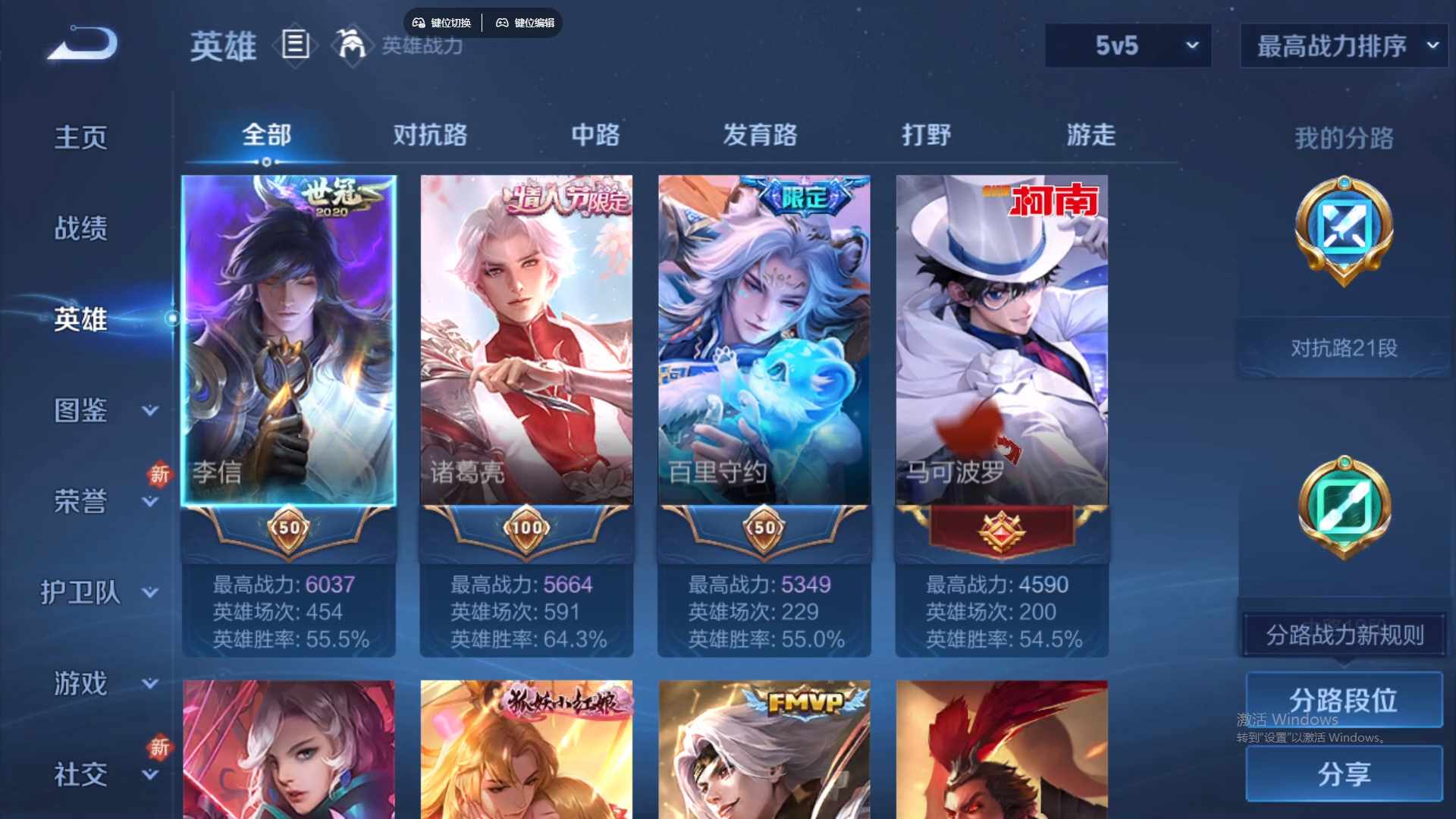This screenshot has width=1456, height=819.
Task: Open the 5v5 game mode dropdown
Action: coord(1128,45)
